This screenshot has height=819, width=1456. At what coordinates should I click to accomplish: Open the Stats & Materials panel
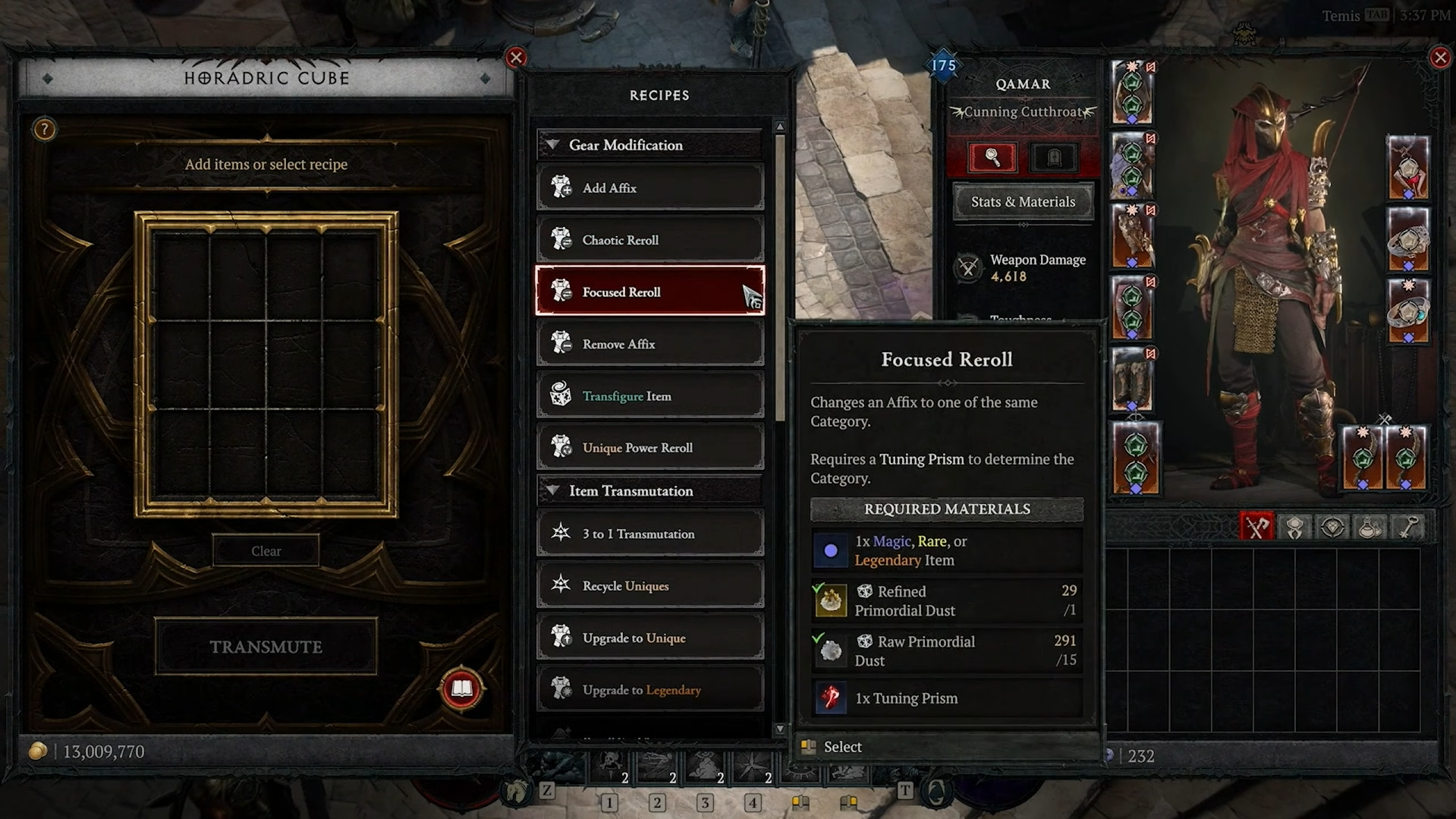[1023, 202]
